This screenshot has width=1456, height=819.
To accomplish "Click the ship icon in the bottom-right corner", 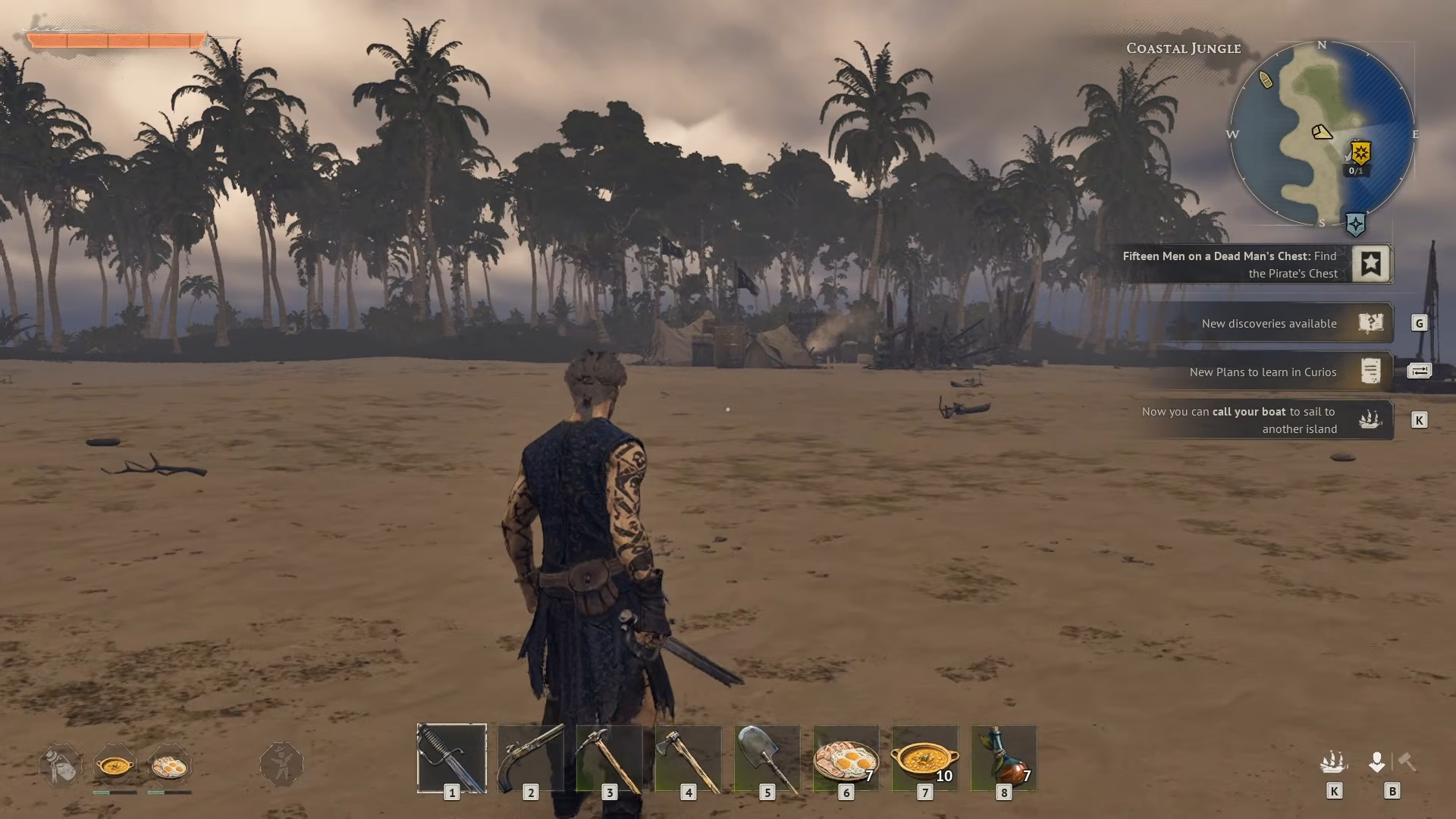I will pos(1333,762).
